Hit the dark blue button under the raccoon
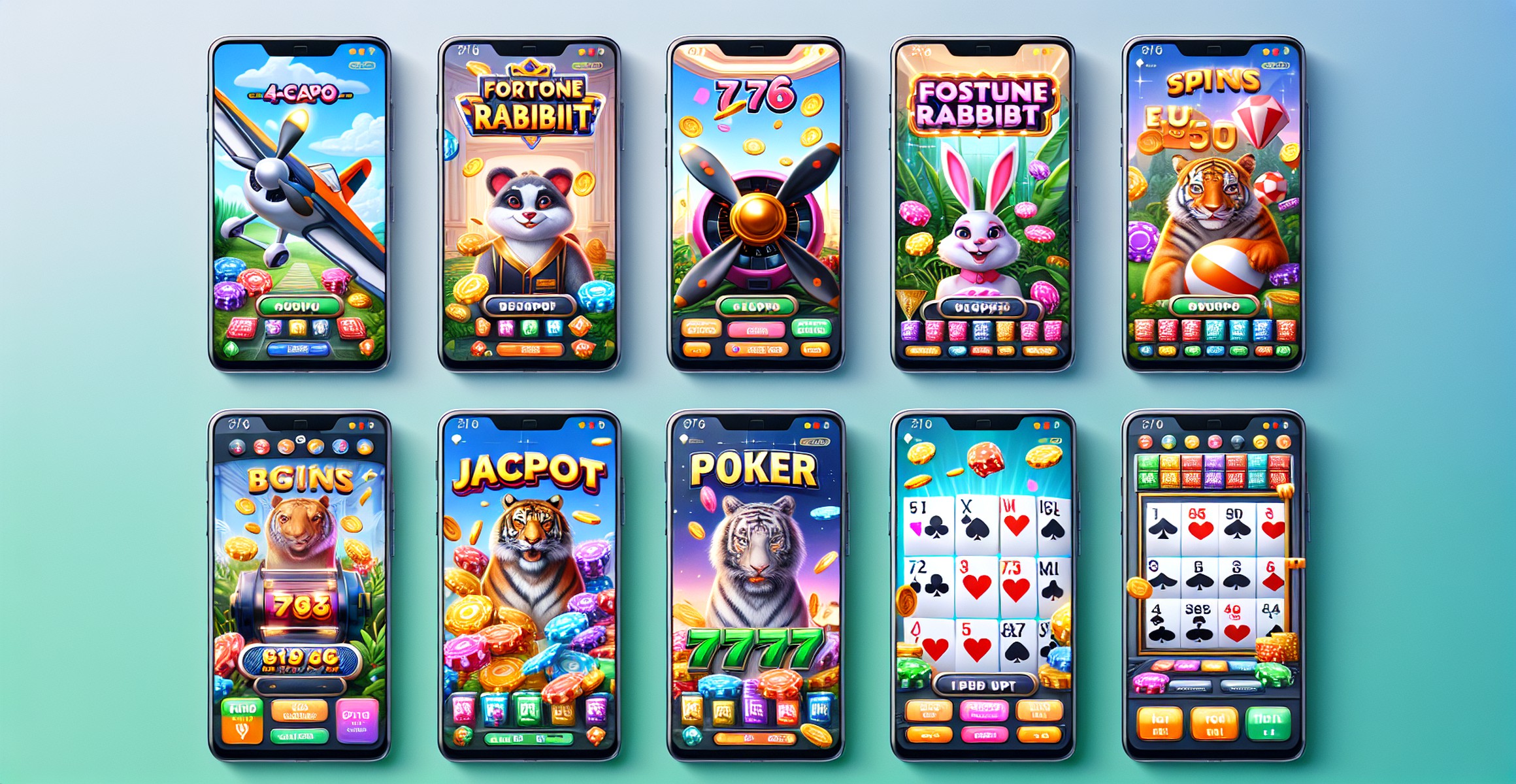1516x784 pixels. 527,306
